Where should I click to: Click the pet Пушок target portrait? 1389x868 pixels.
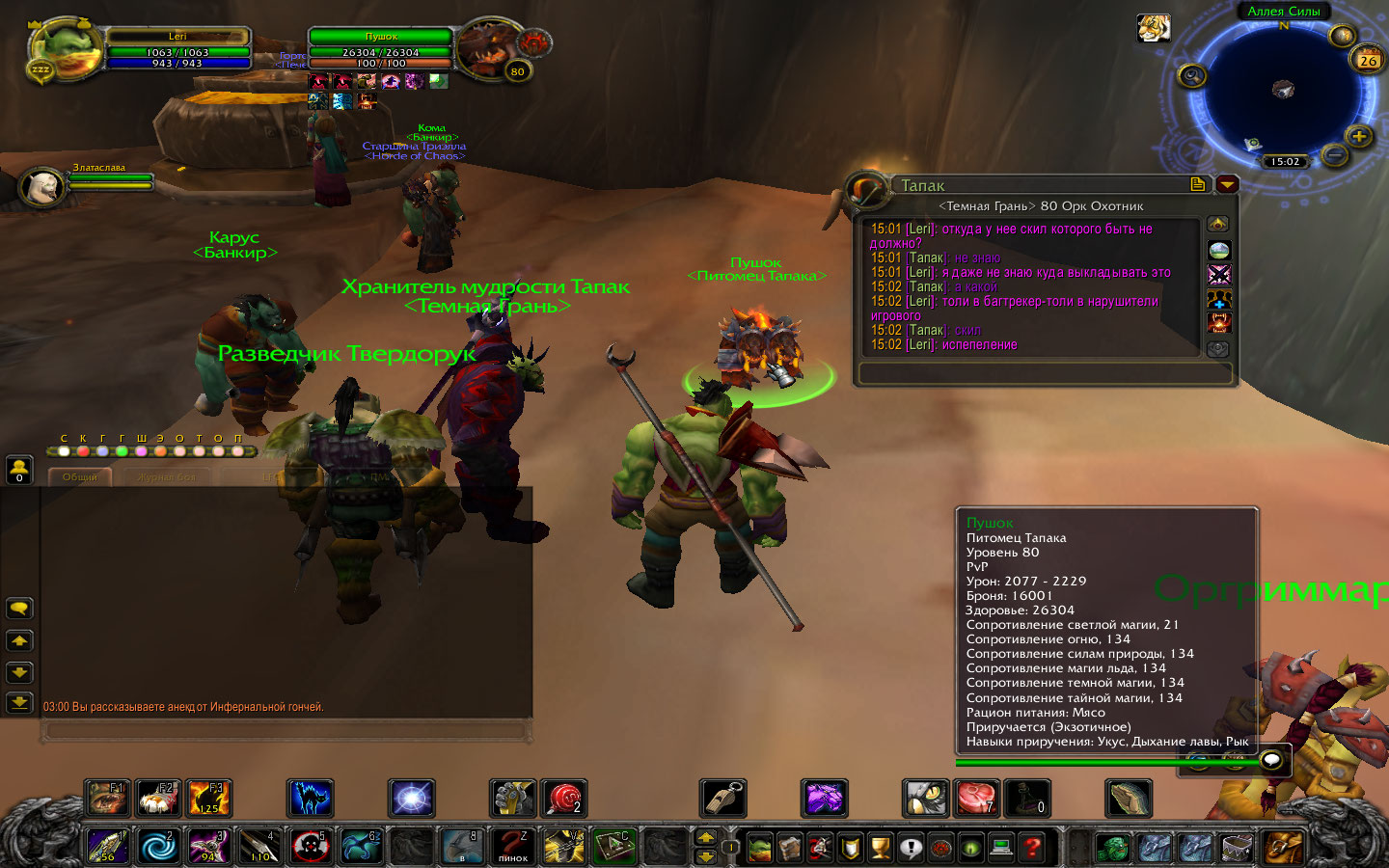tap(487, 48)
